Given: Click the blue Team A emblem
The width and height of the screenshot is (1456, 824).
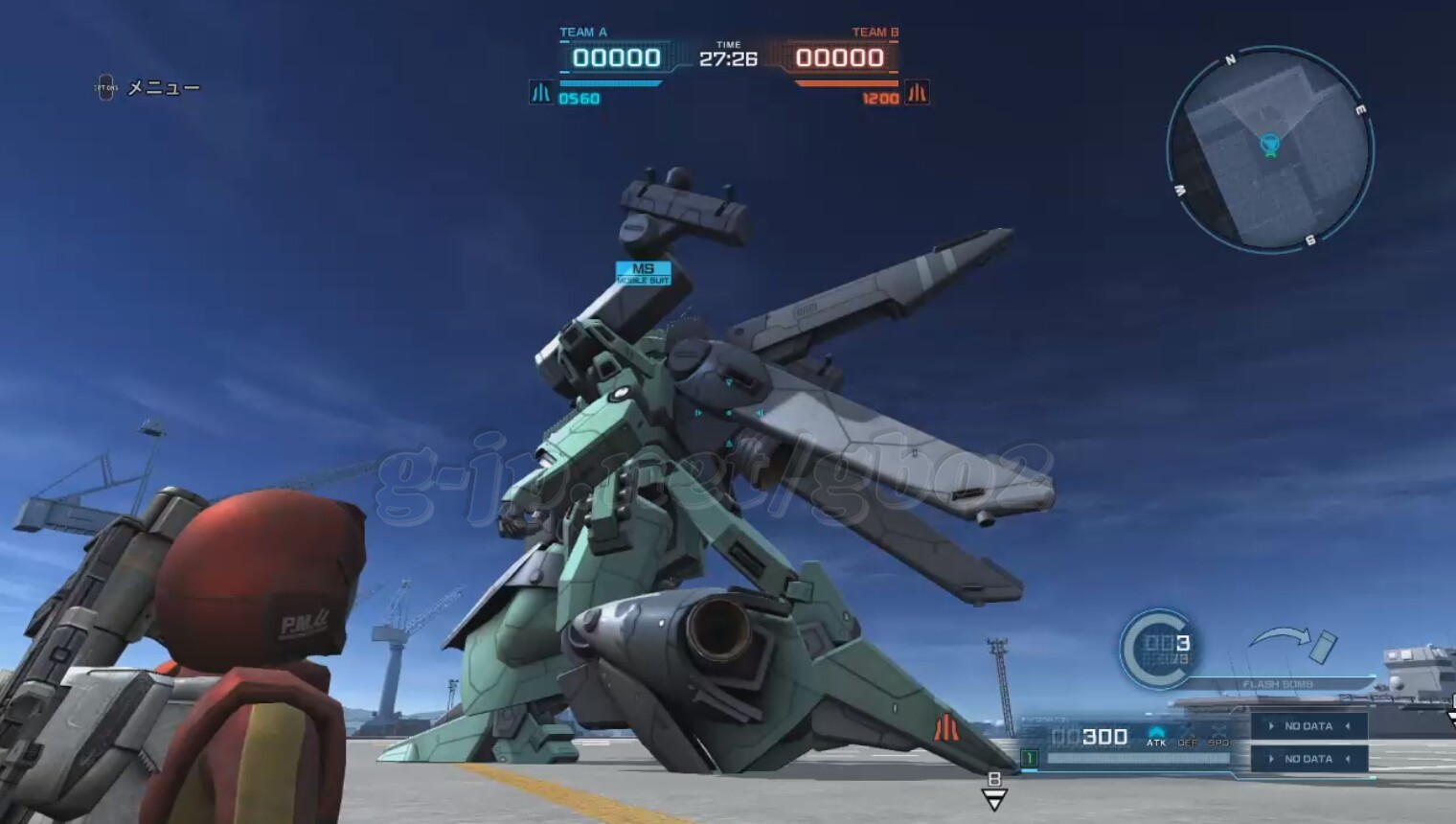Looking at the screenshot, I should click(541, 93).
